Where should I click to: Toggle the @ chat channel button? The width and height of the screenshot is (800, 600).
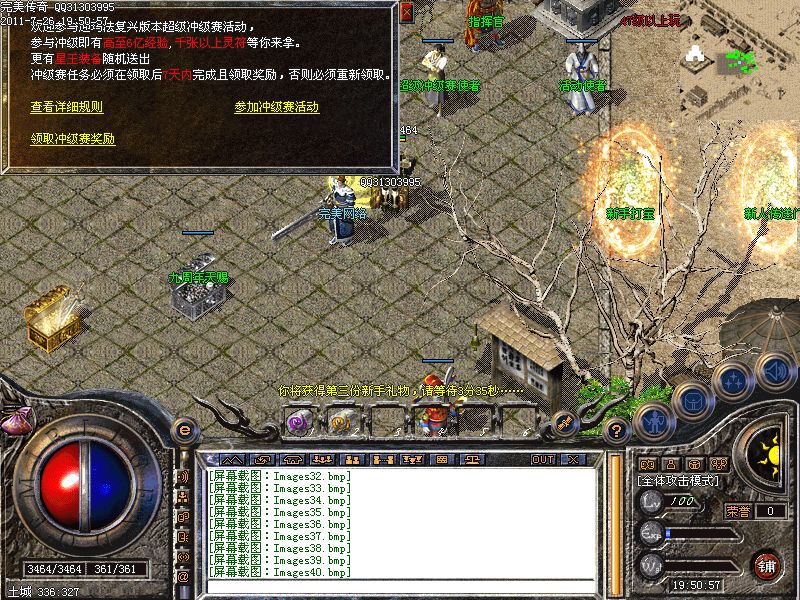click(x=183, y=577)
